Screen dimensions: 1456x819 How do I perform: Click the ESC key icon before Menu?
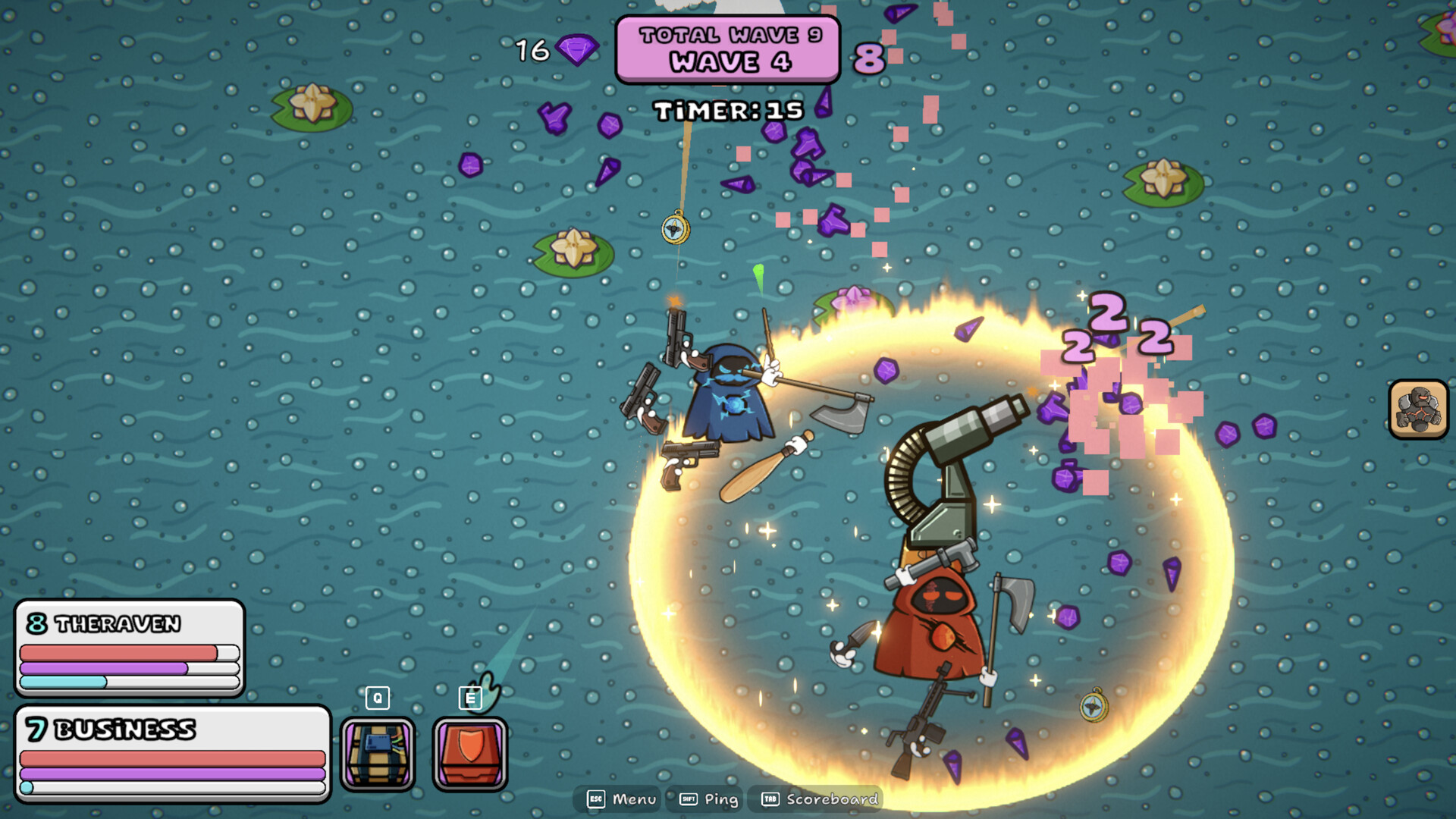click(596, 799)
